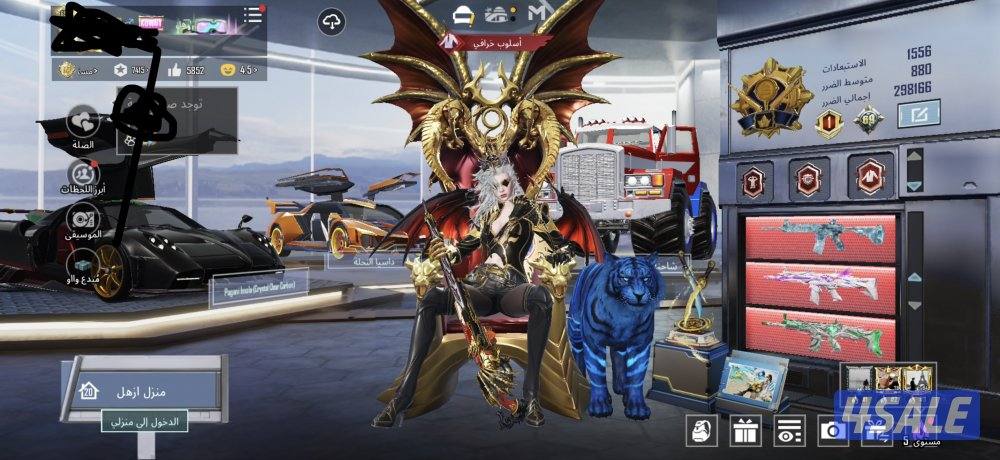Viewport: 1000px width, 460px height.
Task: Enter my home via الدخول إلى منزلي button
Action: coord(145,422)
